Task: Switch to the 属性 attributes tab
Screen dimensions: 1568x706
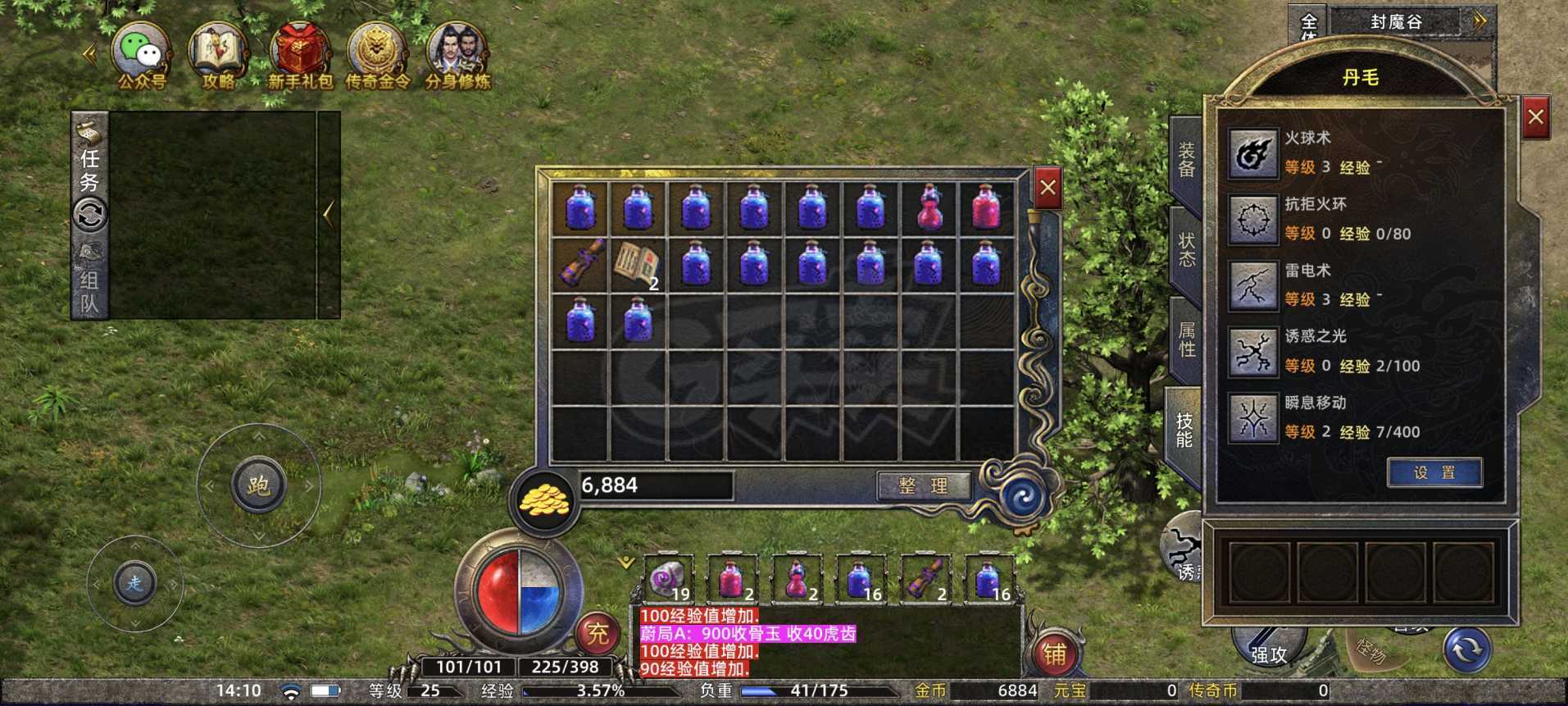Action: (x=1186, y=340)
